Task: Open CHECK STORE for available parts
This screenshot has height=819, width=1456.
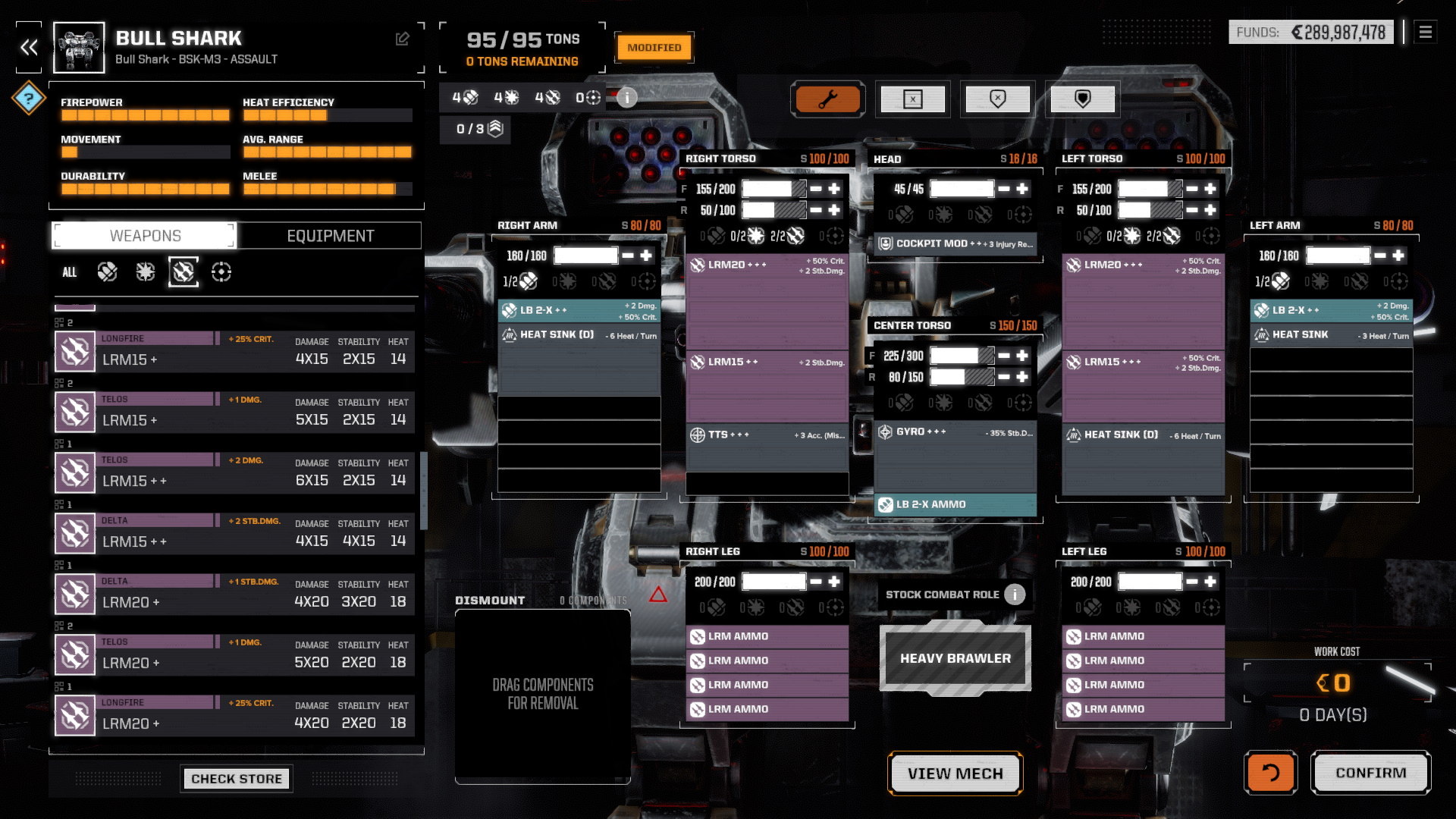Action: 236,778
